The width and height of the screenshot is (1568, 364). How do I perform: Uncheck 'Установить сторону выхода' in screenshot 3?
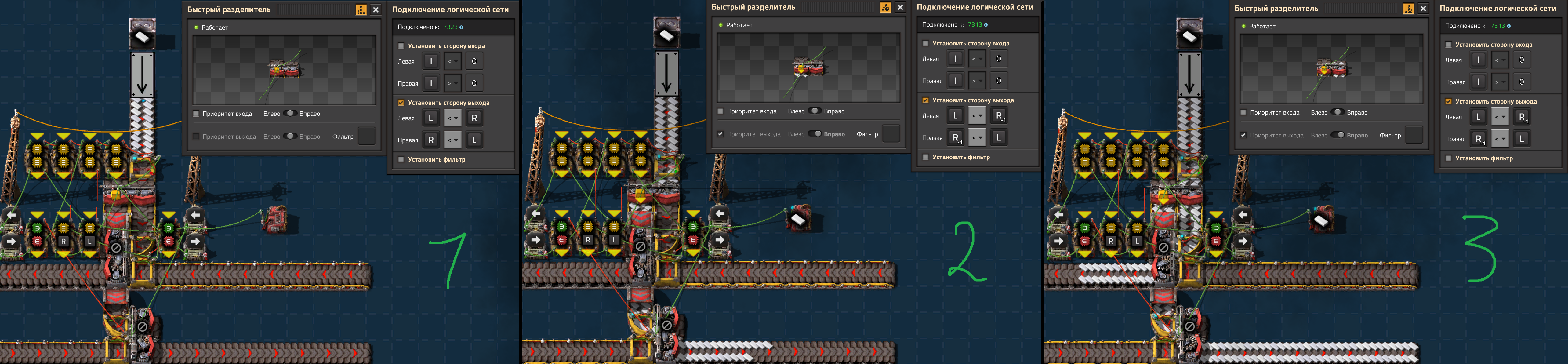pyautogui.click(x=1449, y=102)
